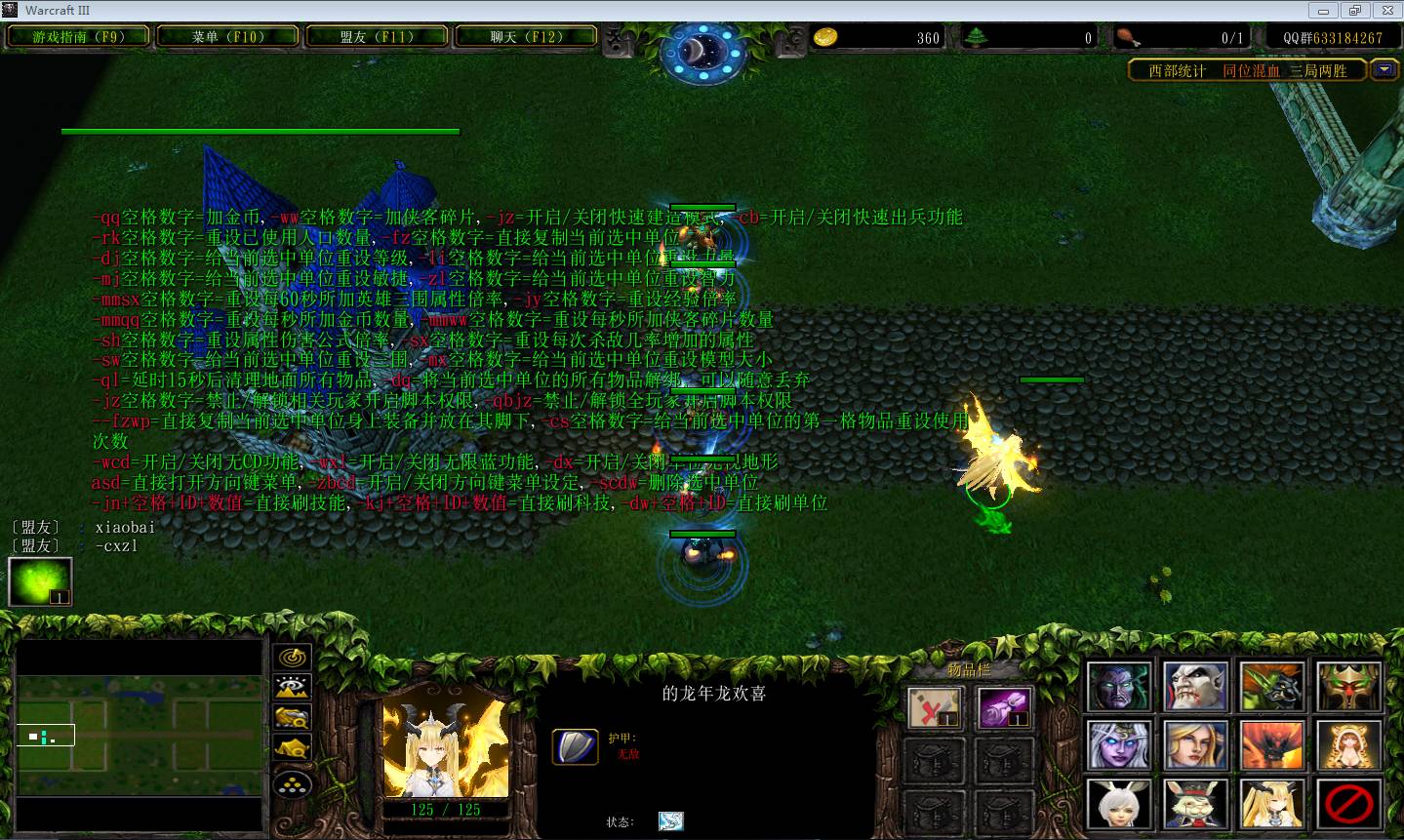Pick the tiger-hood girl command icon

tap(1348, 745)
